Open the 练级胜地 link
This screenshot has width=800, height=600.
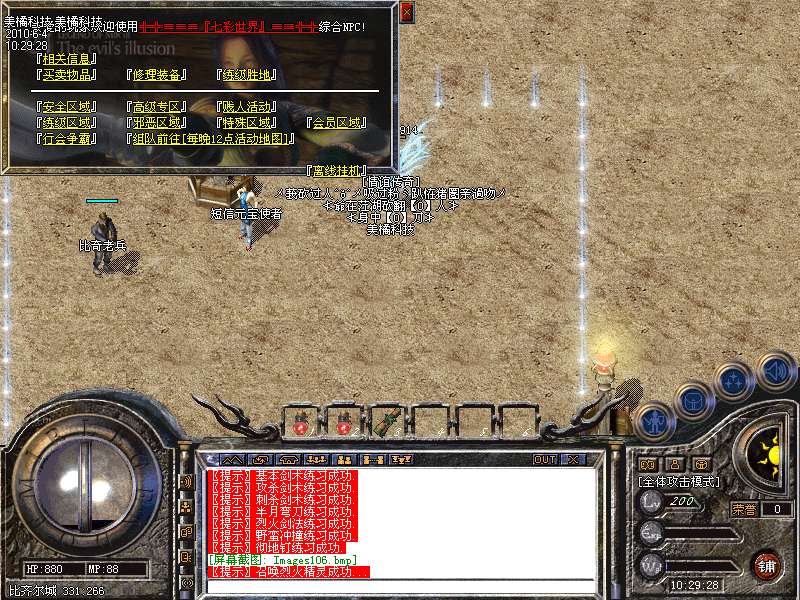(246, 75)
